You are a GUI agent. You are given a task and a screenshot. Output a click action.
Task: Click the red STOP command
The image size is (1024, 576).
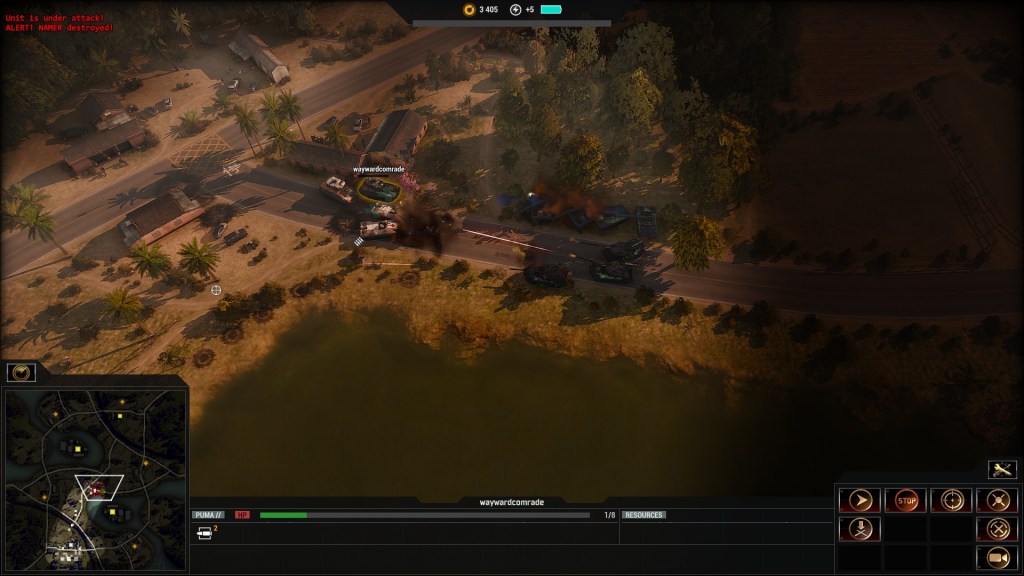pos(906,500)
